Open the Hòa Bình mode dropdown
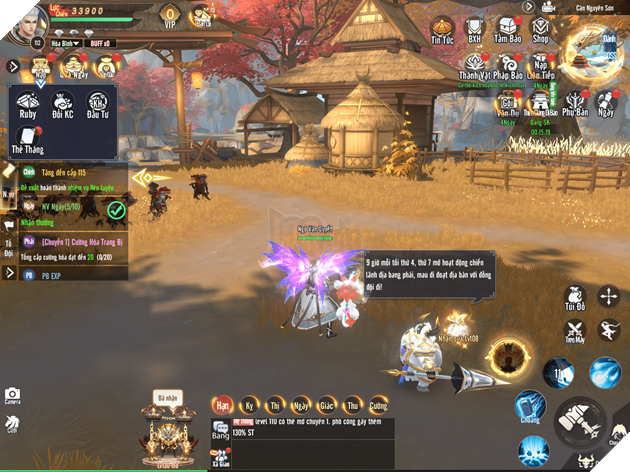The width and height of the screenshot is (630, 472). [x=65, y=44]
